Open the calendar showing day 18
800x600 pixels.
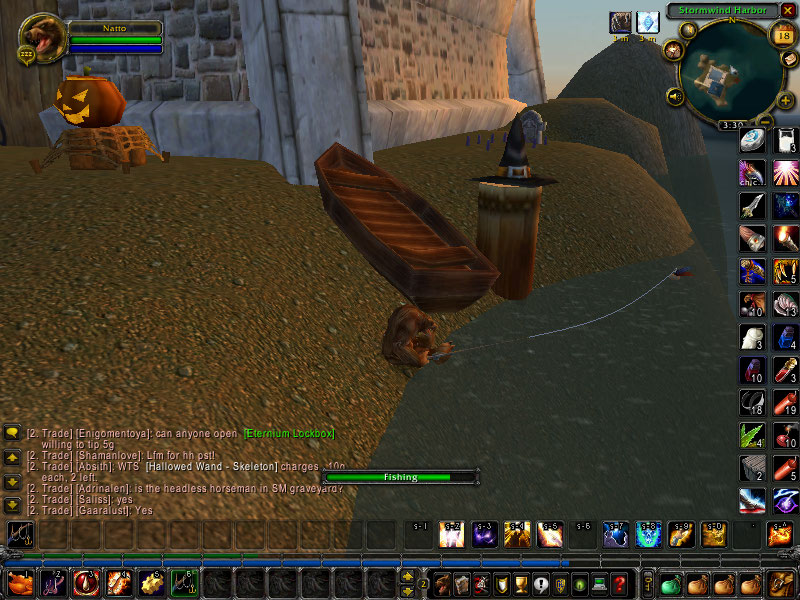pos(783,36)
